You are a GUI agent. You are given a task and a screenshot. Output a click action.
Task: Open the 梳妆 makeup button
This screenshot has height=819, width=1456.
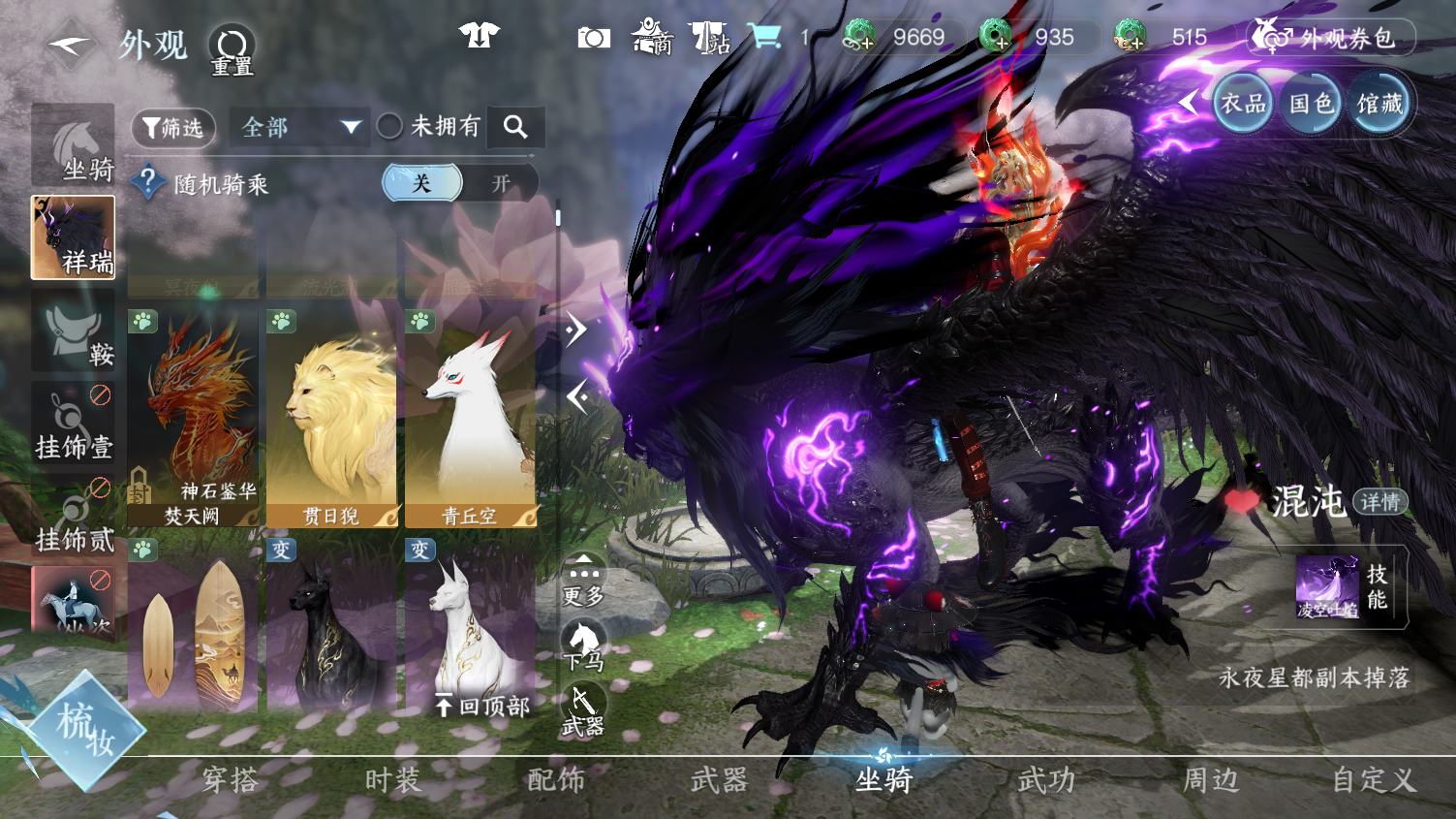(x=85, y=729)
